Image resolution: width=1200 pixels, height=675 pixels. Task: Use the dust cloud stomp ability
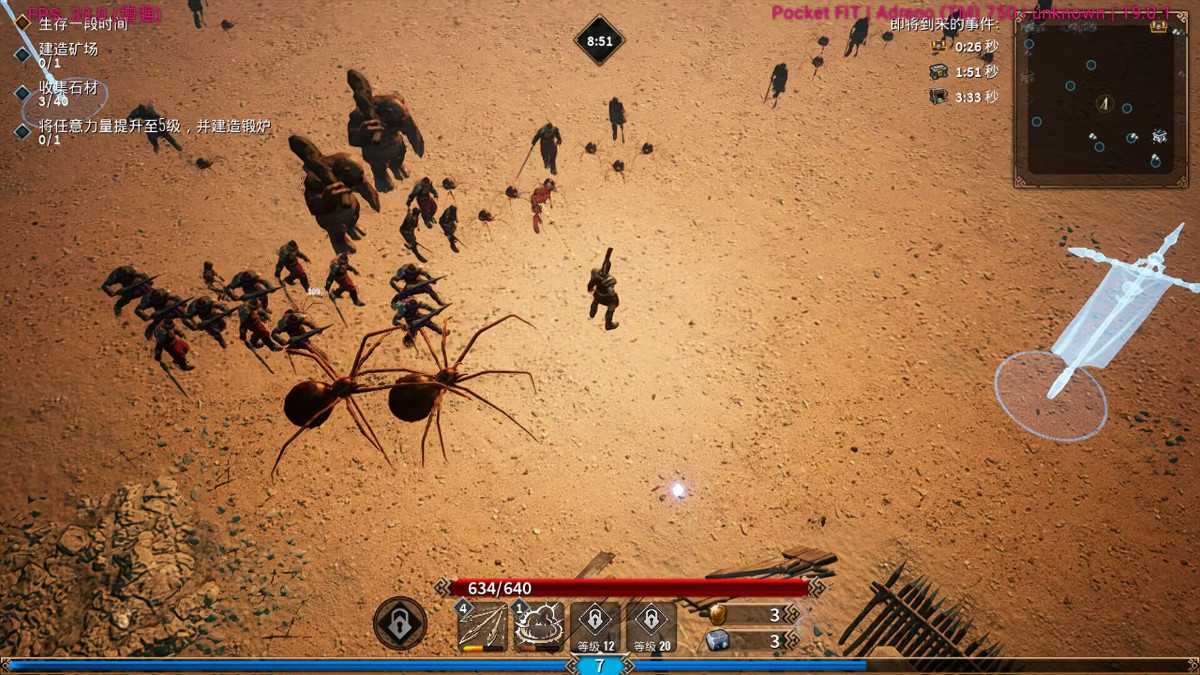[539, 626]
